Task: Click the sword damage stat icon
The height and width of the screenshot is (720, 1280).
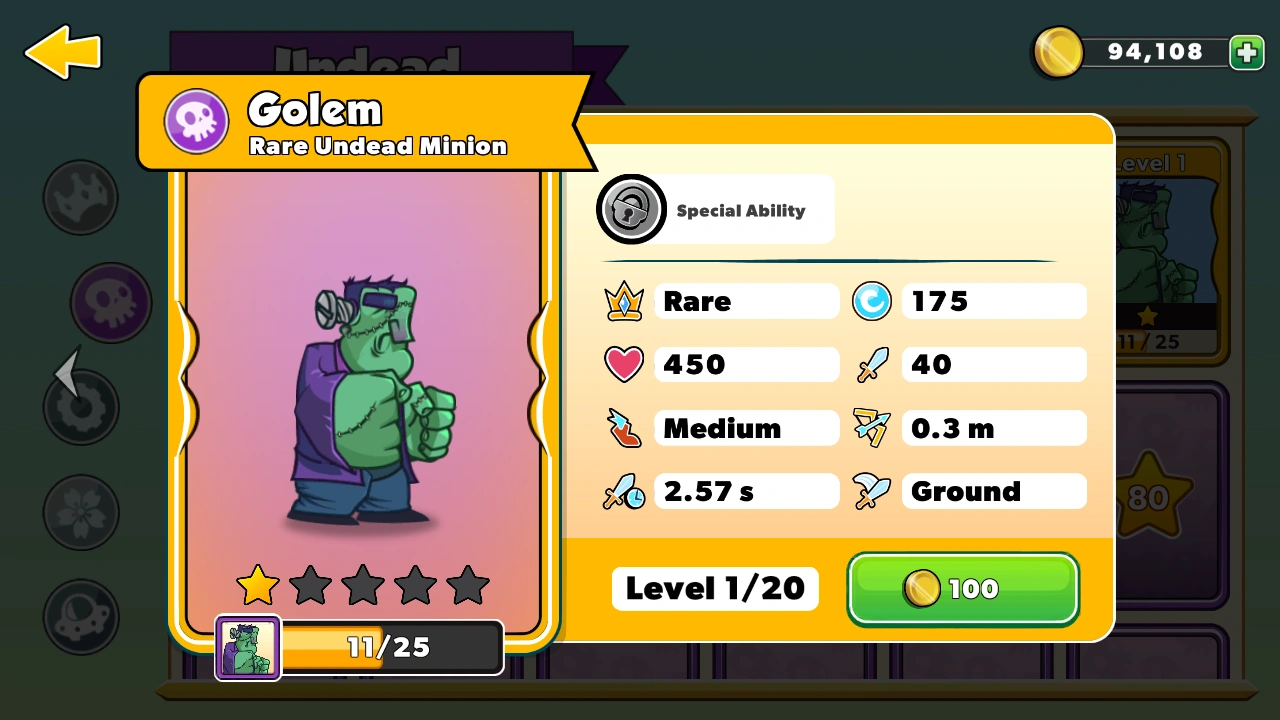Action: coord(872,364)
